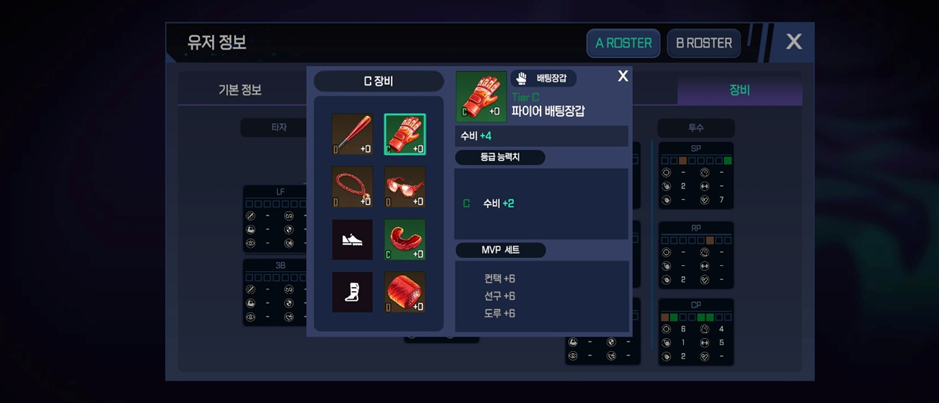
Task: Select the CP pitcher equipment card
Action: tap(696, 331)
